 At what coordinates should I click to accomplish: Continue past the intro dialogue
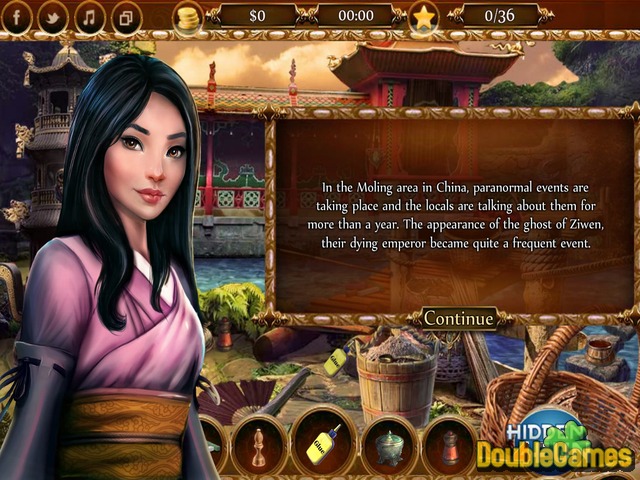tap(459, 319)
